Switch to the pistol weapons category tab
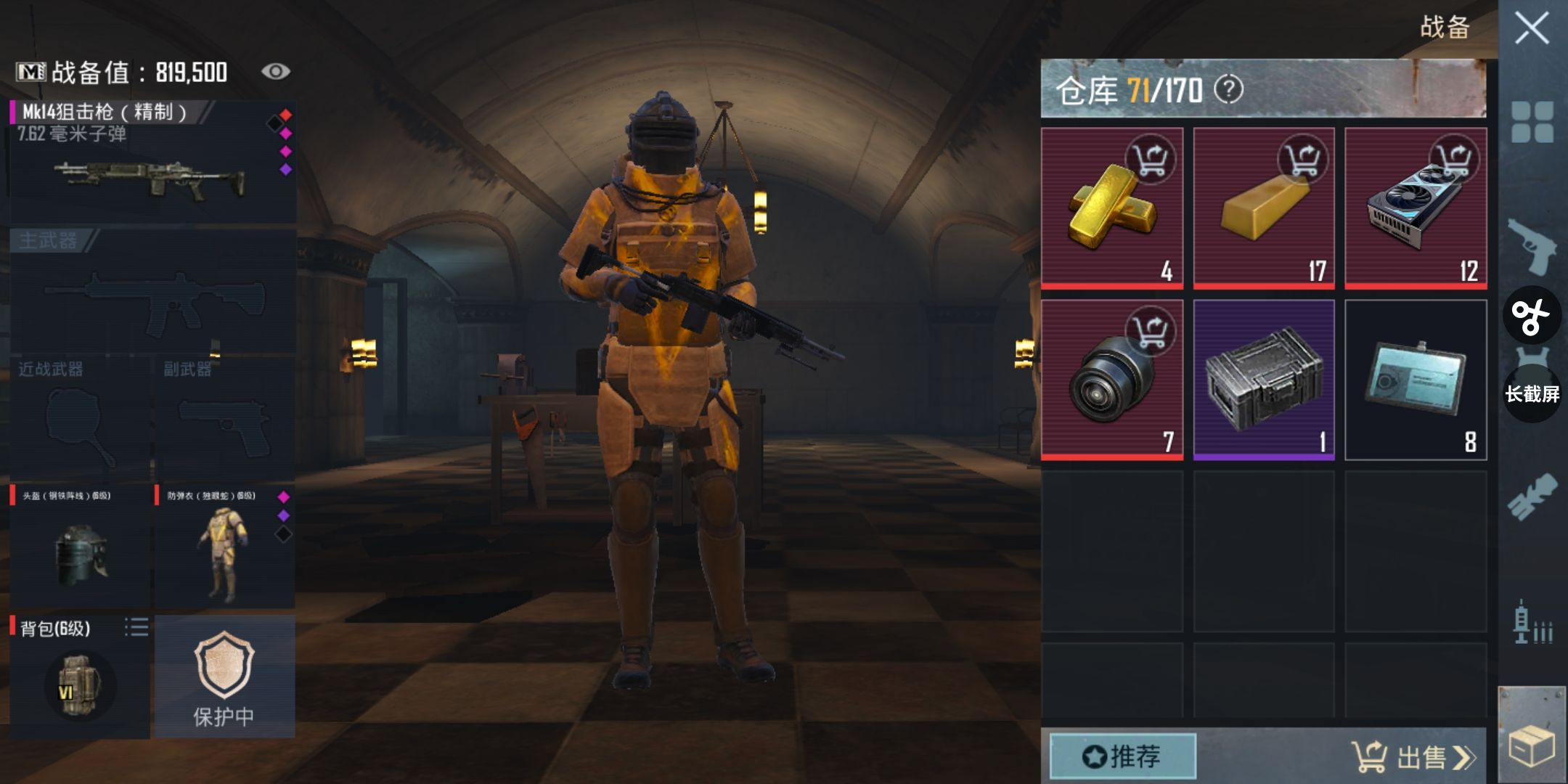The height and width of the screenshot is (784, 1568). (1532, 246)
